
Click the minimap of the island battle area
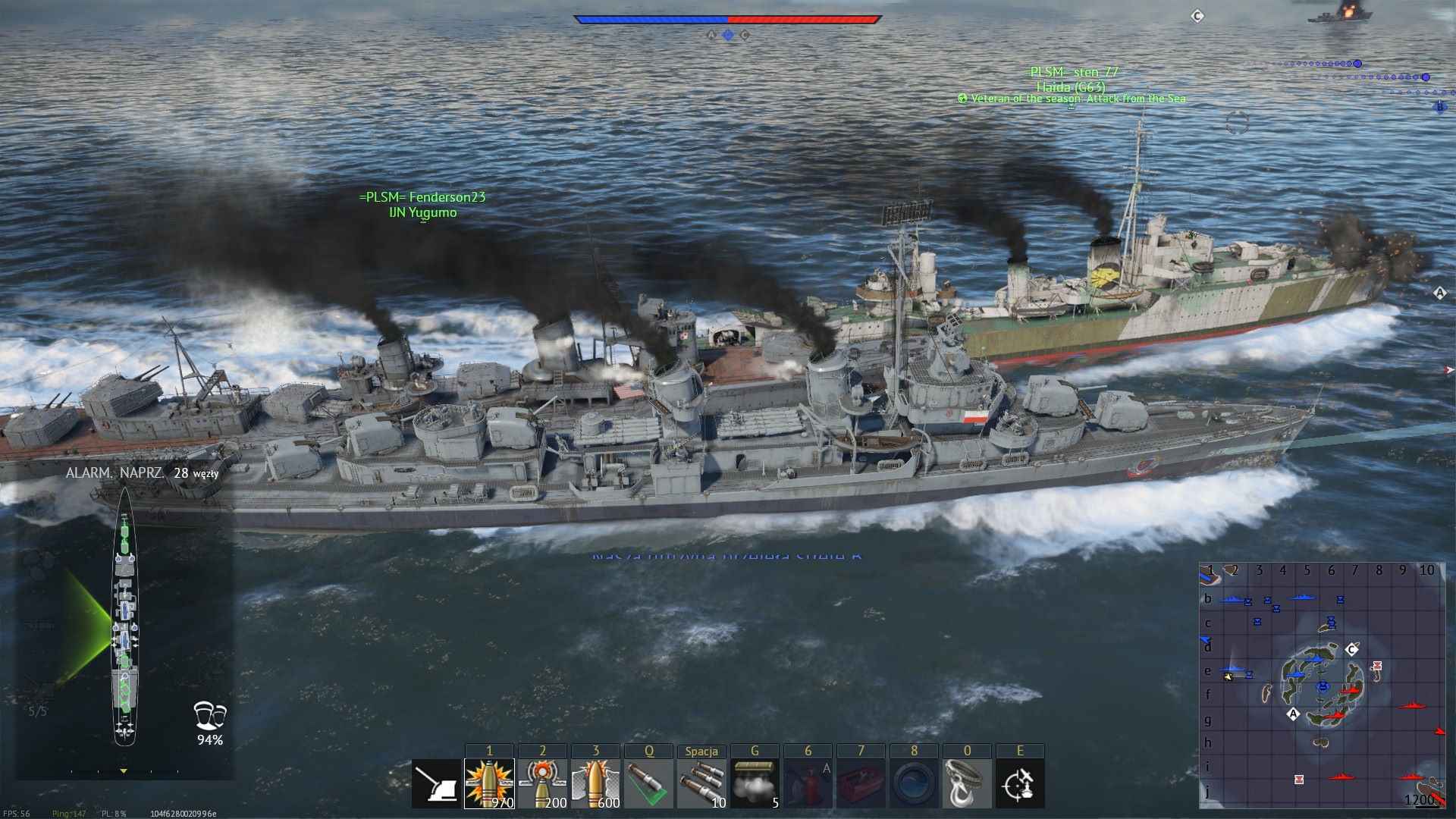pyautogui.click(x=1322, y=685)
